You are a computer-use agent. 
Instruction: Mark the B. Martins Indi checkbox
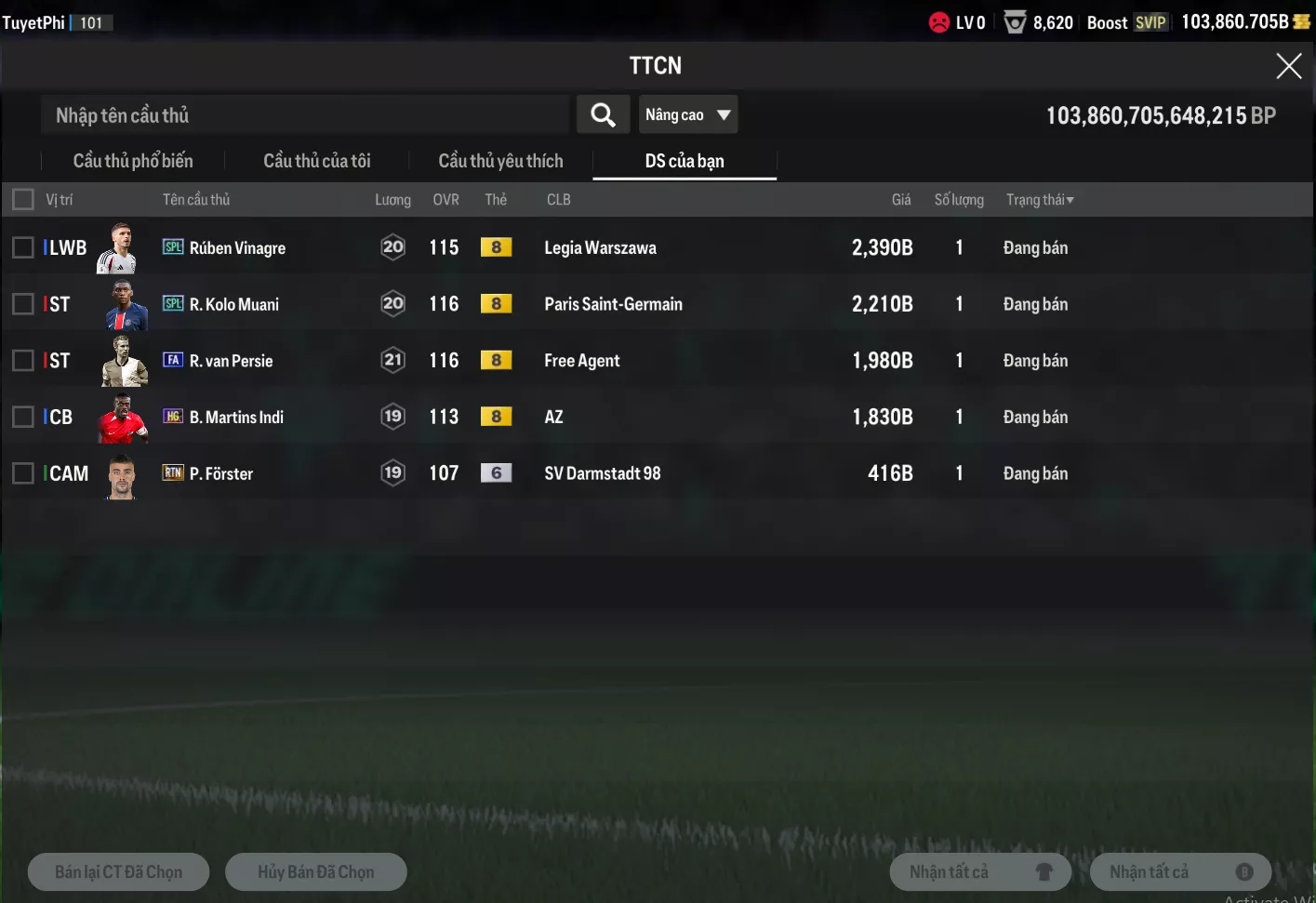[23, 417]
